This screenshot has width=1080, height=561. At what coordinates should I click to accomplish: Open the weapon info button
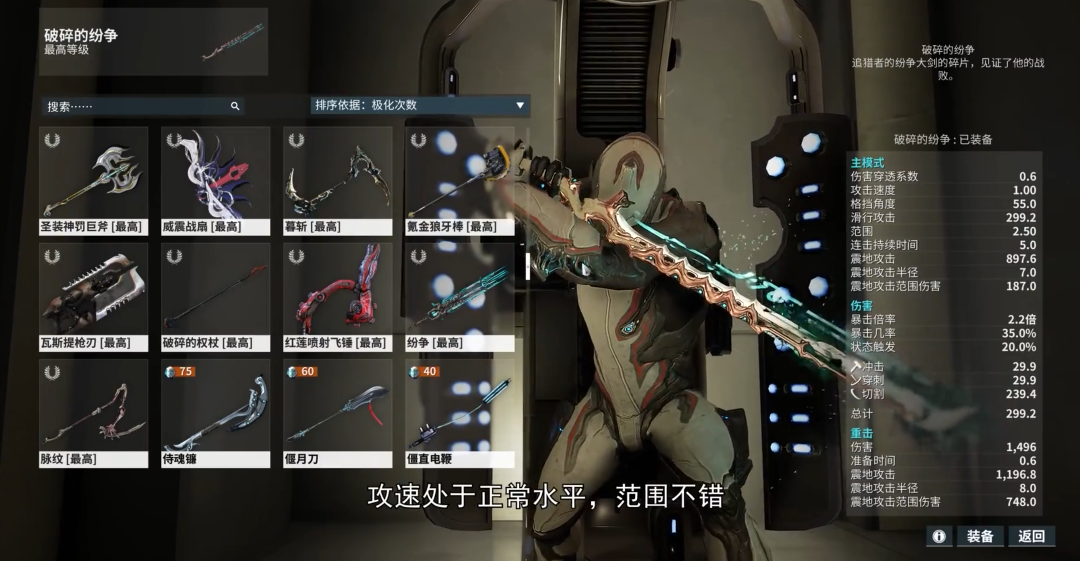[938, 536]
